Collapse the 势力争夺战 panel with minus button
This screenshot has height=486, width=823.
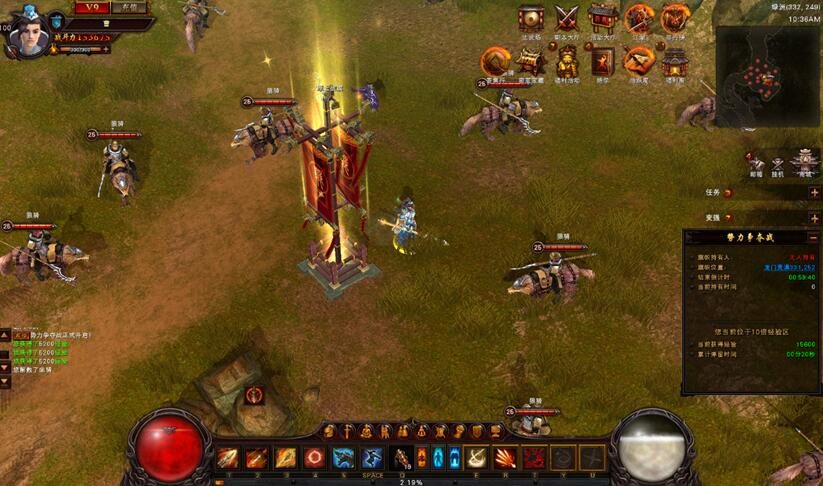(x=814, y=238)
